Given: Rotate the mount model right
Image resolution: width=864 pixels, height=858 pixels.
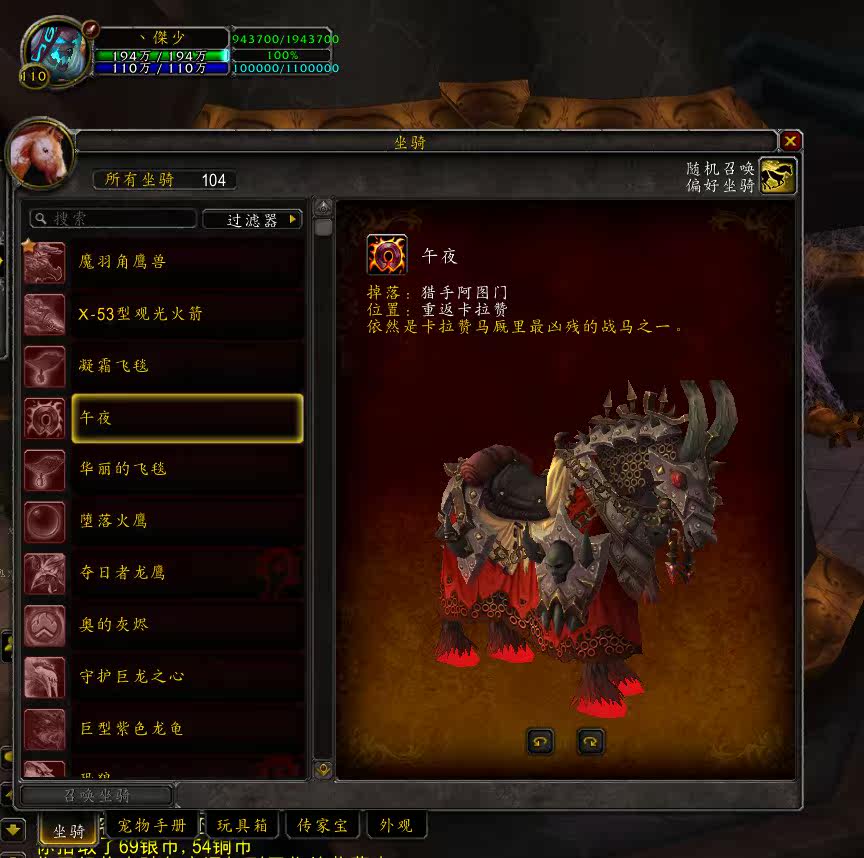Looking at the screenshot, I should click(x=591, y=741).
